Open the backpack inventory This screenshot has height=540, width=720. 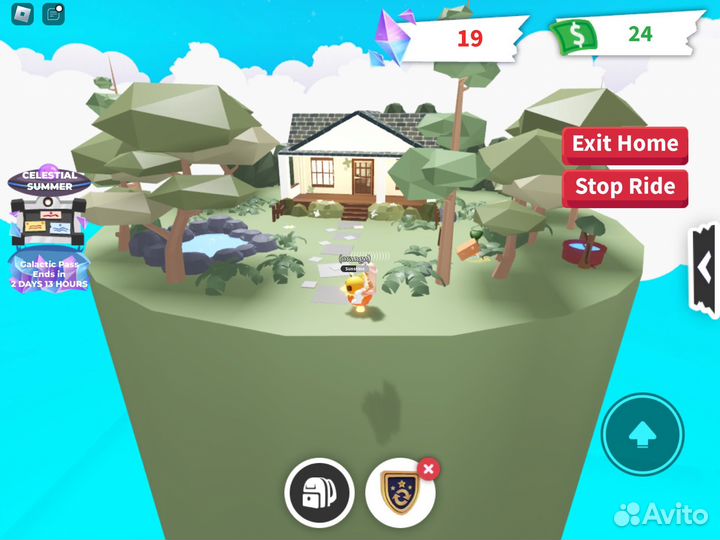[x=319, y=492]
